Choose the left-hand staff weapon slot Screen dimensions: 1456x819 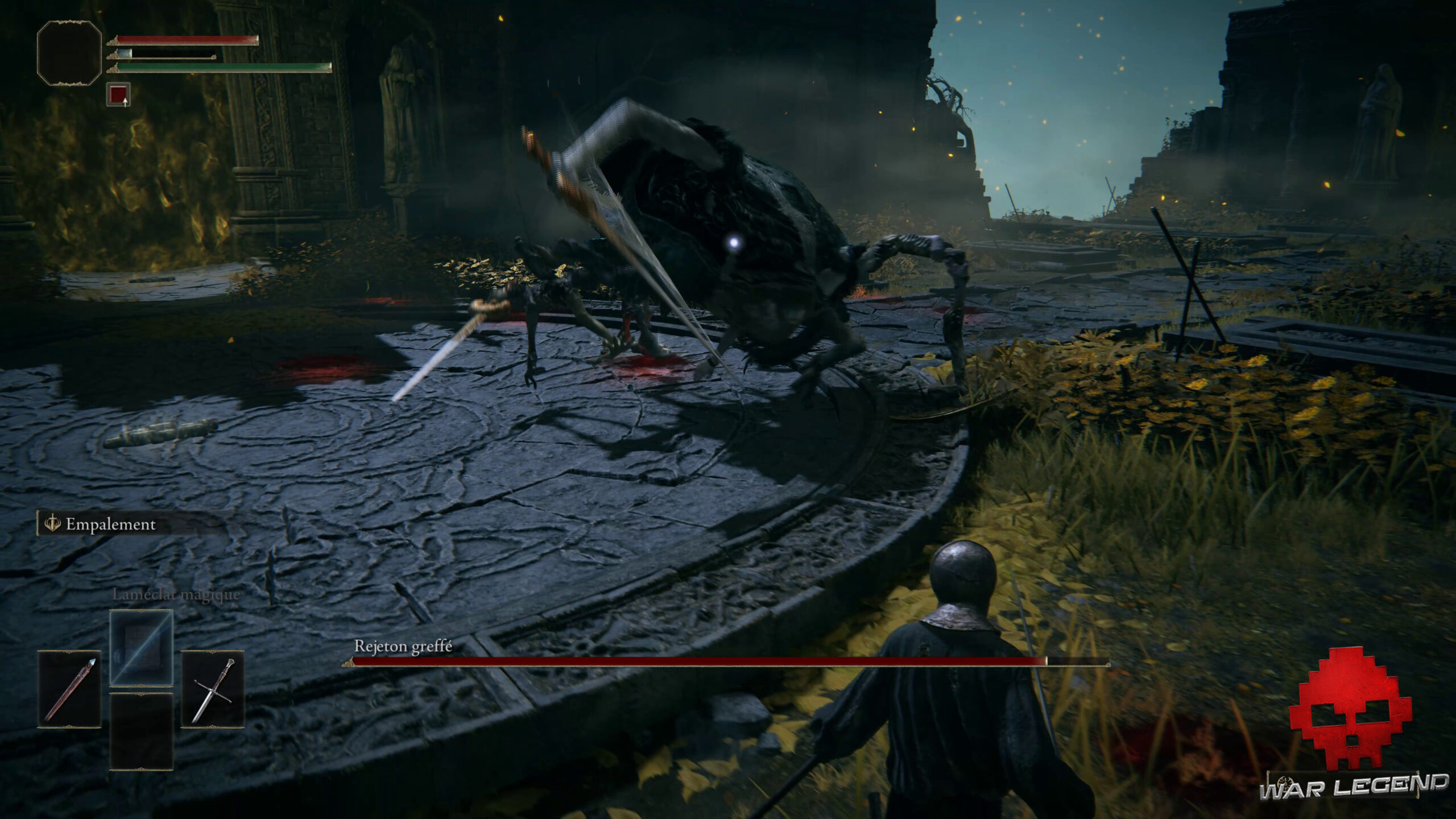pos(69,689)
